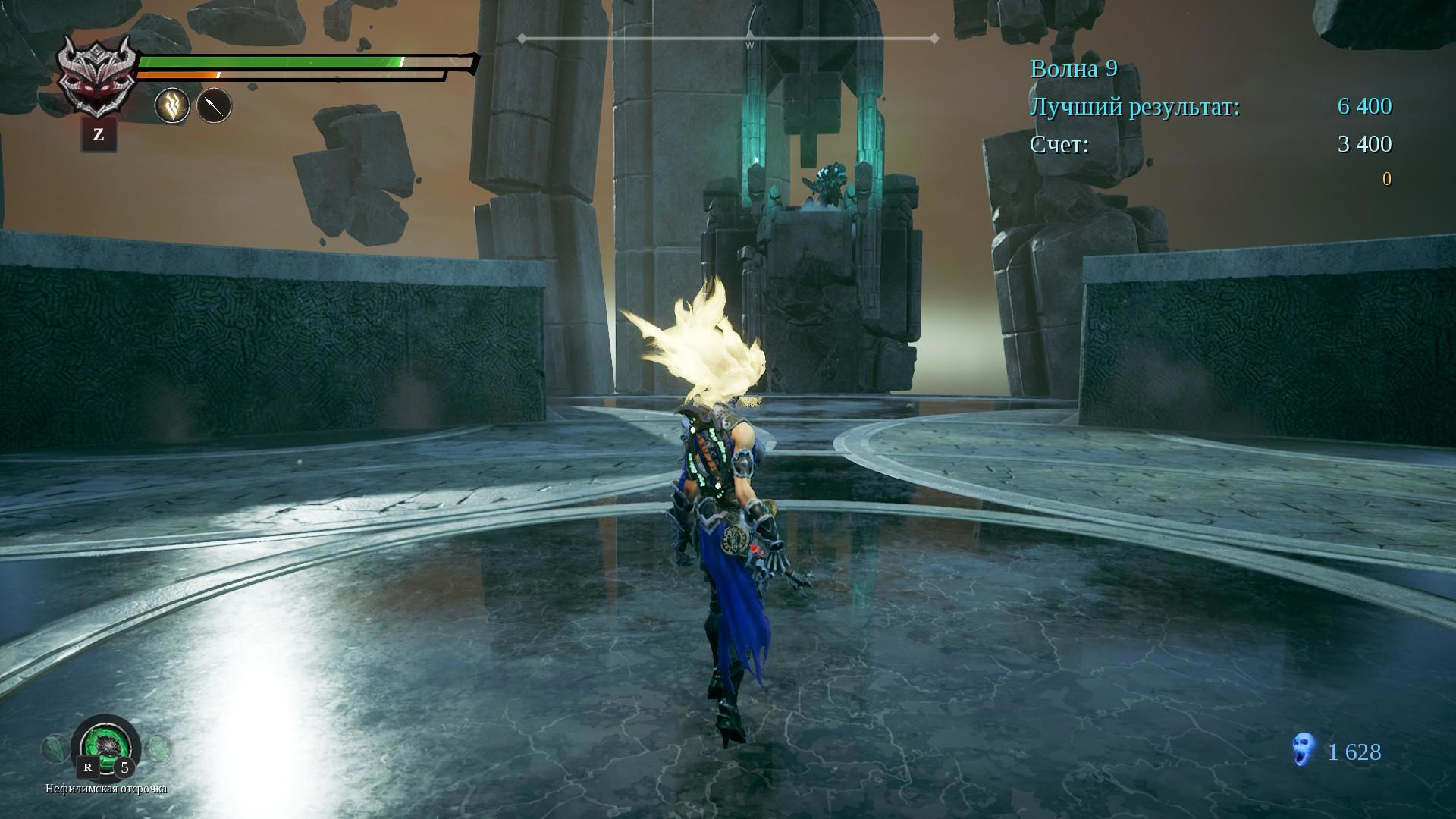This screenshot has height=819, width=1456.
Task: Select the glowing flame hollow icon
Action: point(172,106)
